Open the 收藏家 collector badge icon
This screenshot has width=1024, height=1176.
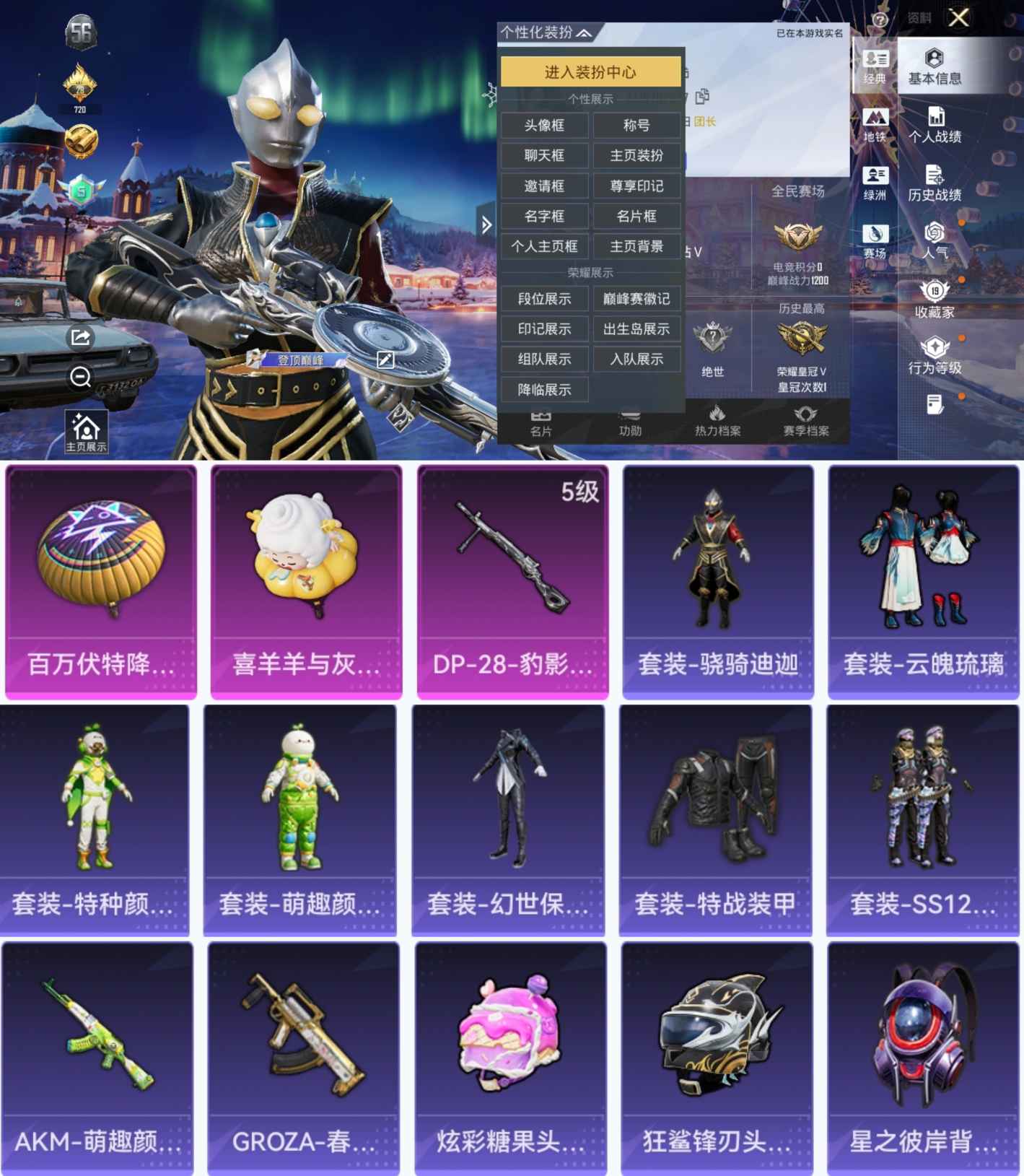934,297
